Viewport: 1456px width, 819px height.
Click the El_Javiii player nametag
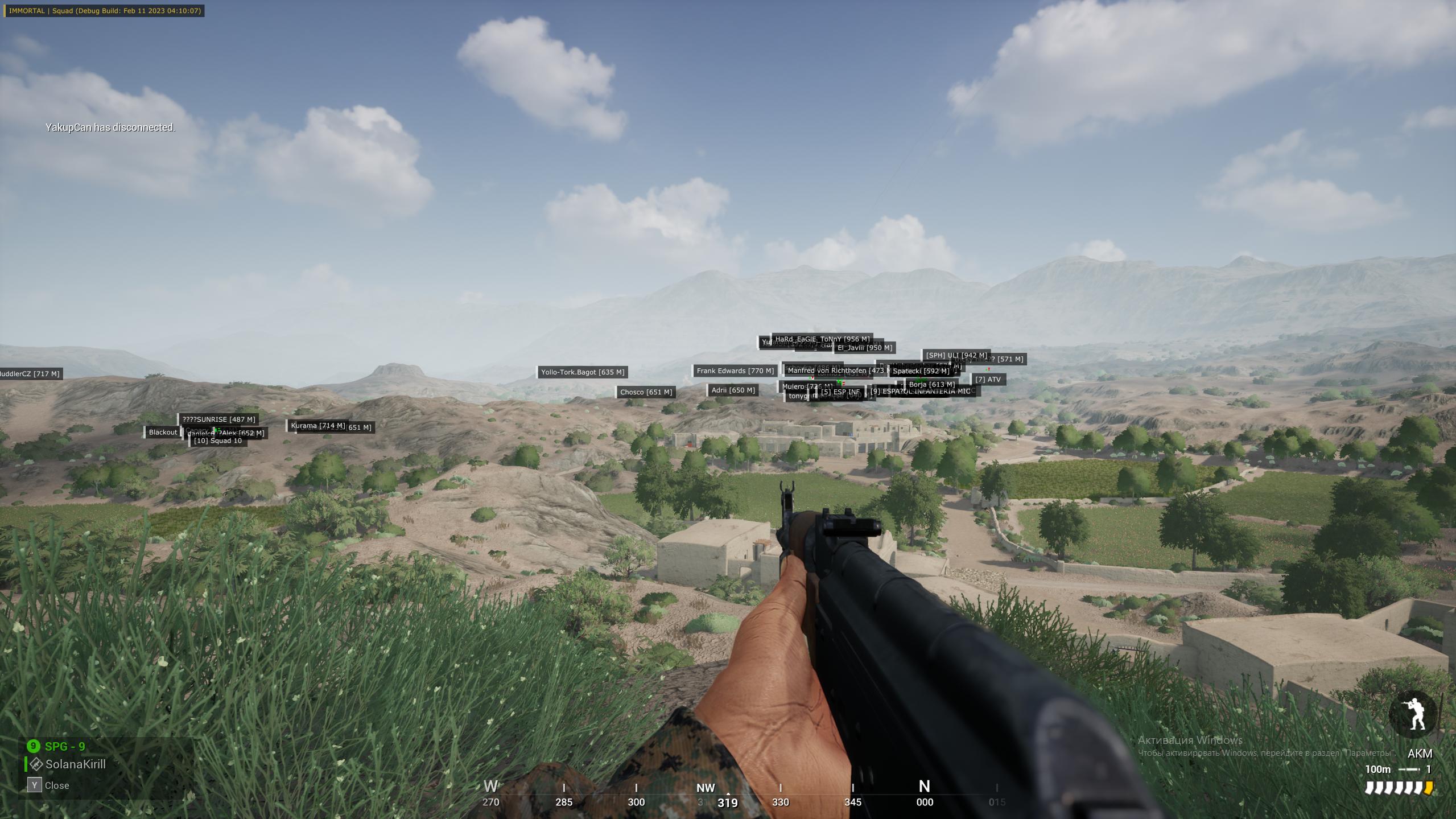pos(864,348)
